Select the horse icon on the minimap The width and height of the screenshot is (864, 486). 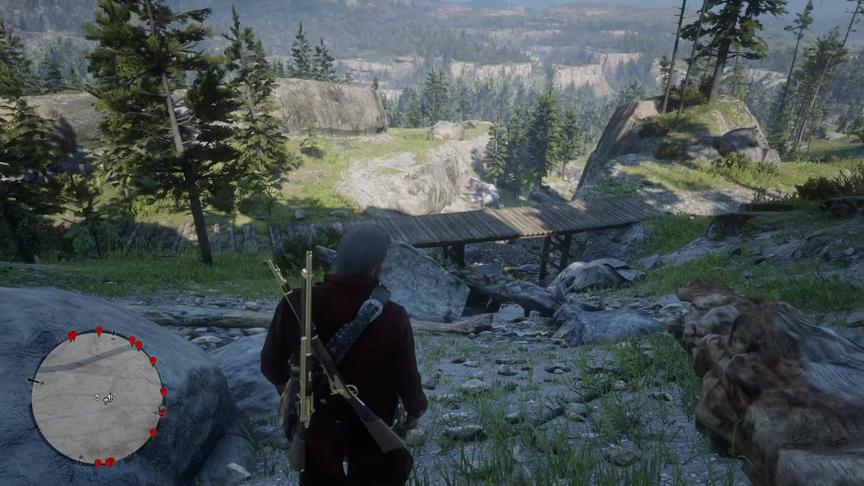pyautogui.click(x=107, y=398)
